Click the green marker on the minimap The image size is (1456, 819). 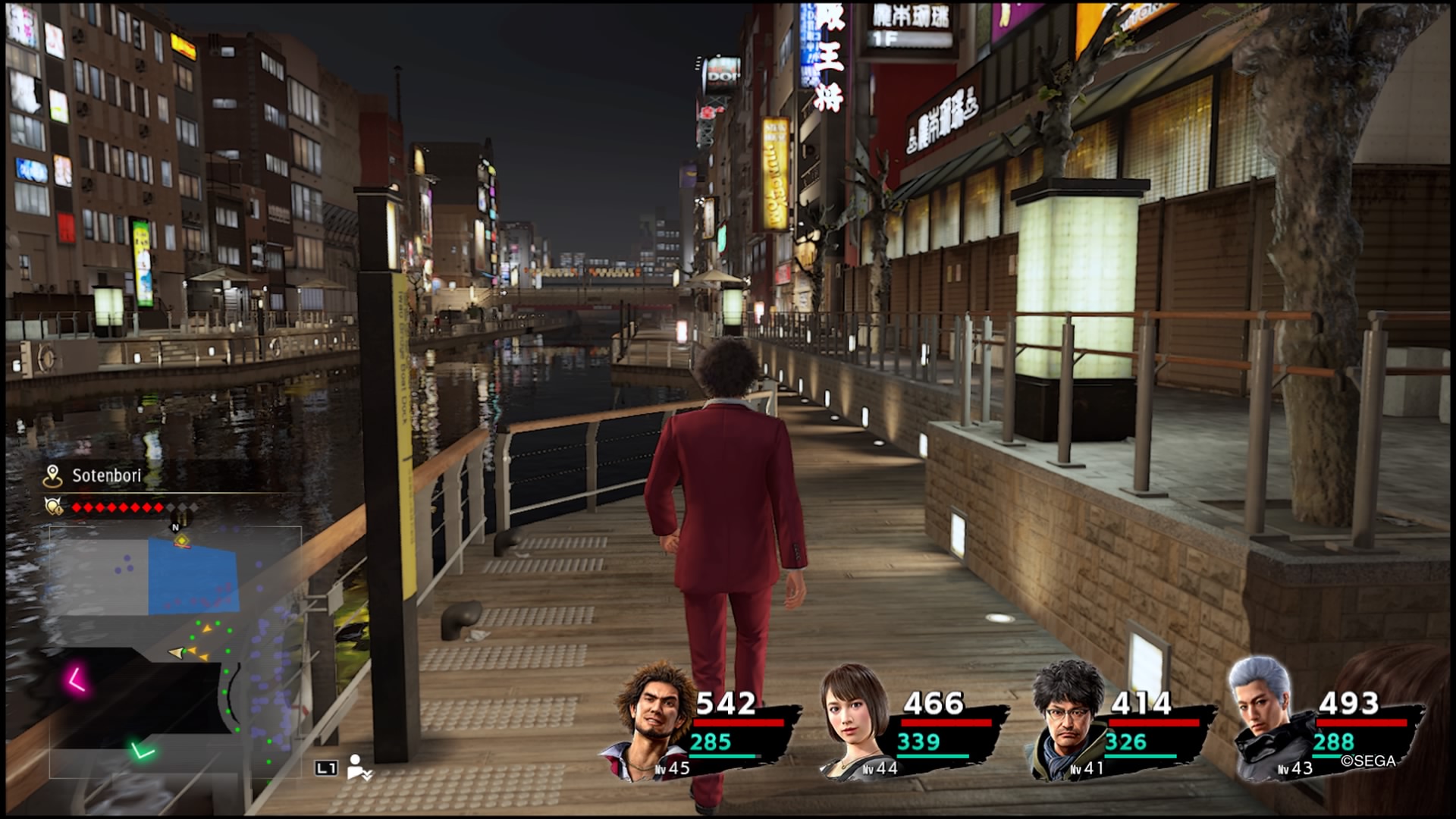point(142,752)
